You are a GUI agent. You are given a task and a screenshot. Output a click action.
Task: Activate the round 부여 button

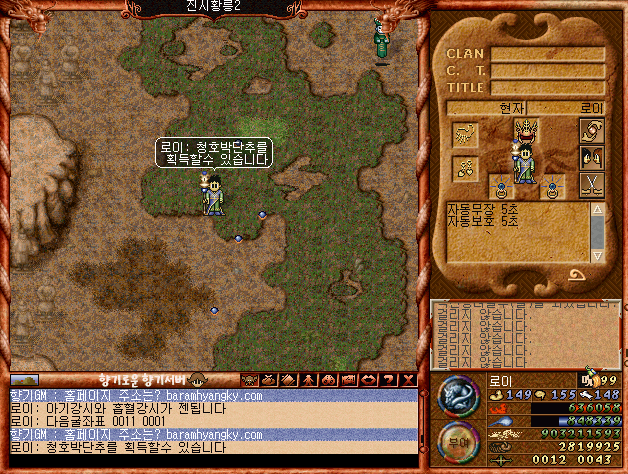tap(458, 439)
